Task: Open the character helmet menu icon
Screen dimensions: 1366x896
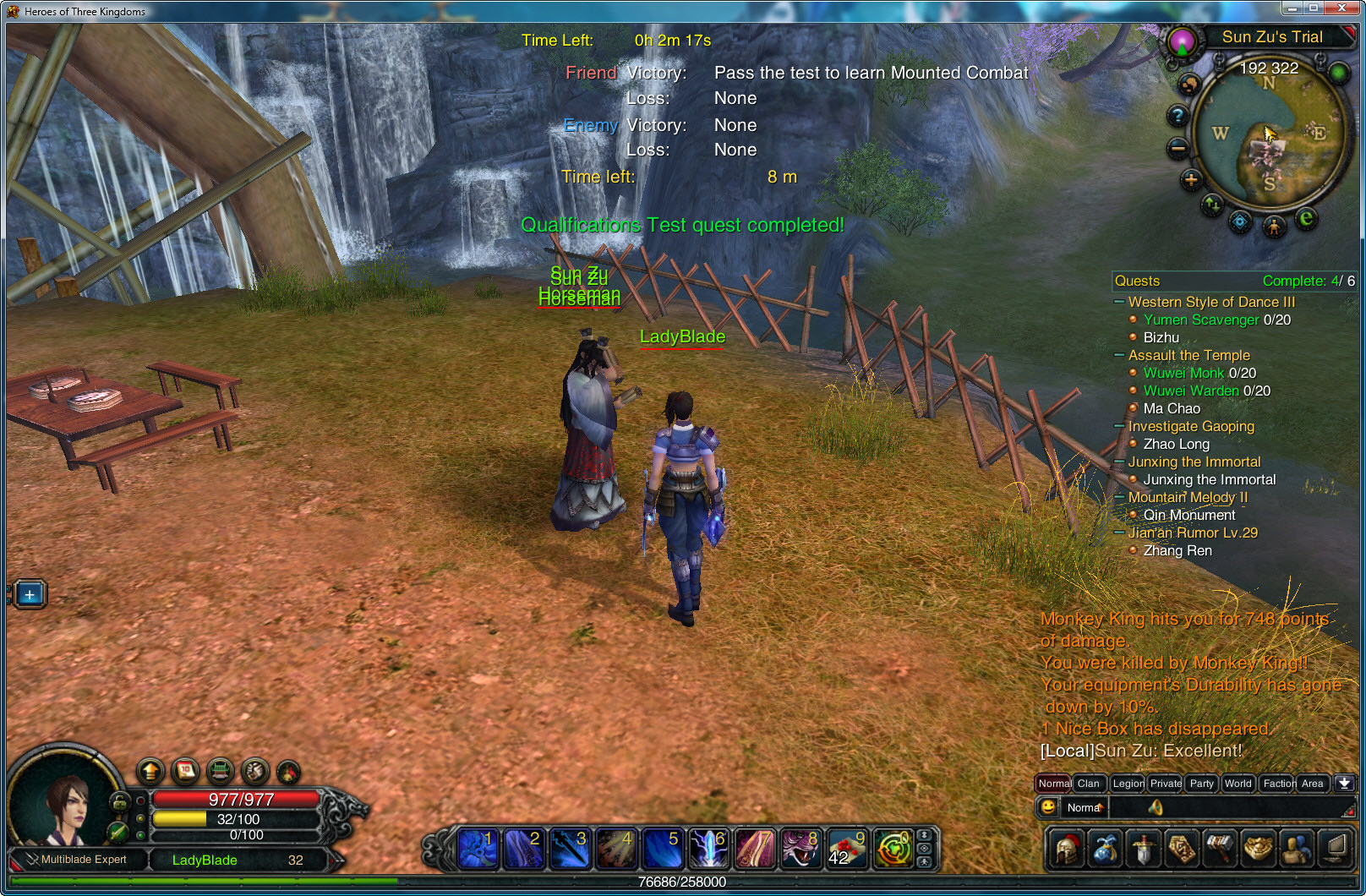Action: click(x=1066, y=849)
